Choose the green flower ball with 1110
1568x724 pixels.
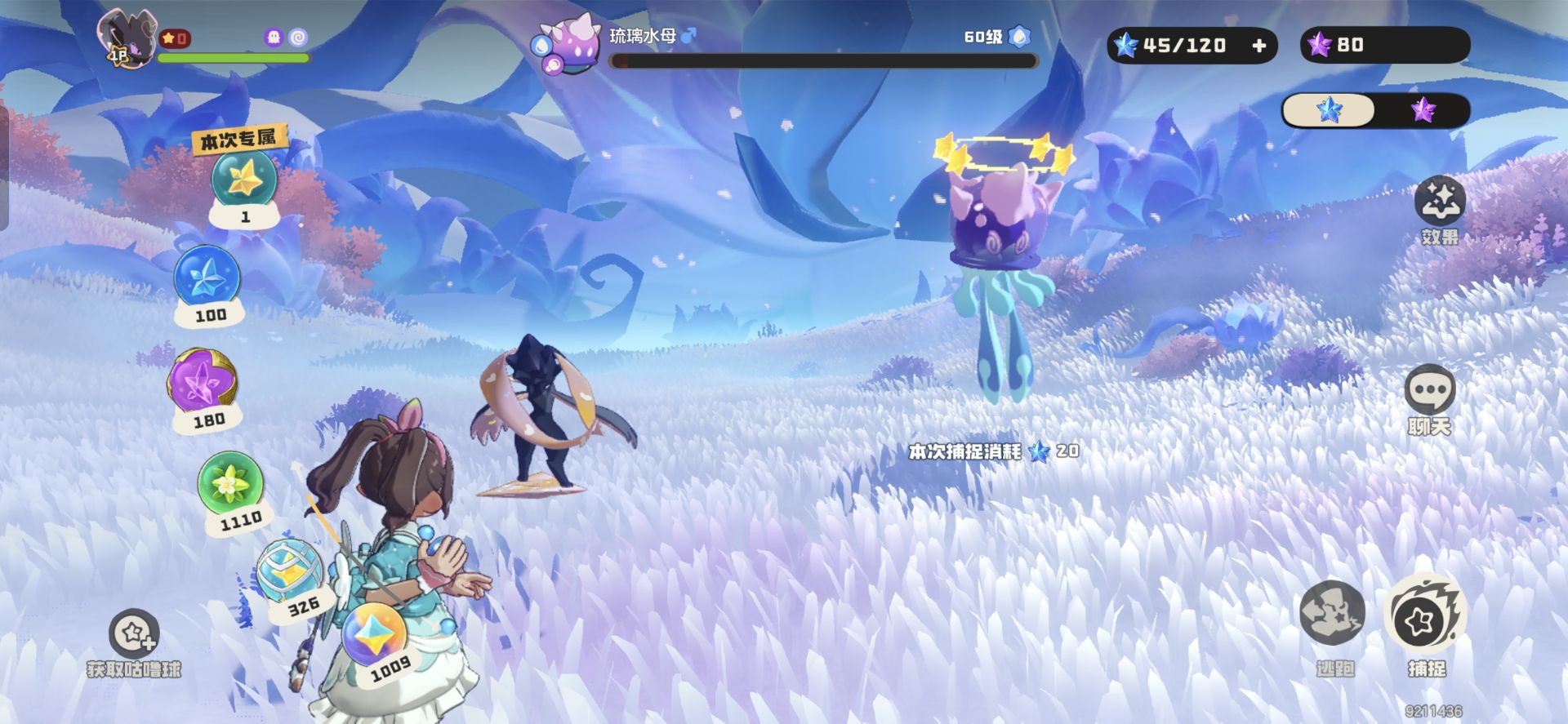tap(230, 484)
